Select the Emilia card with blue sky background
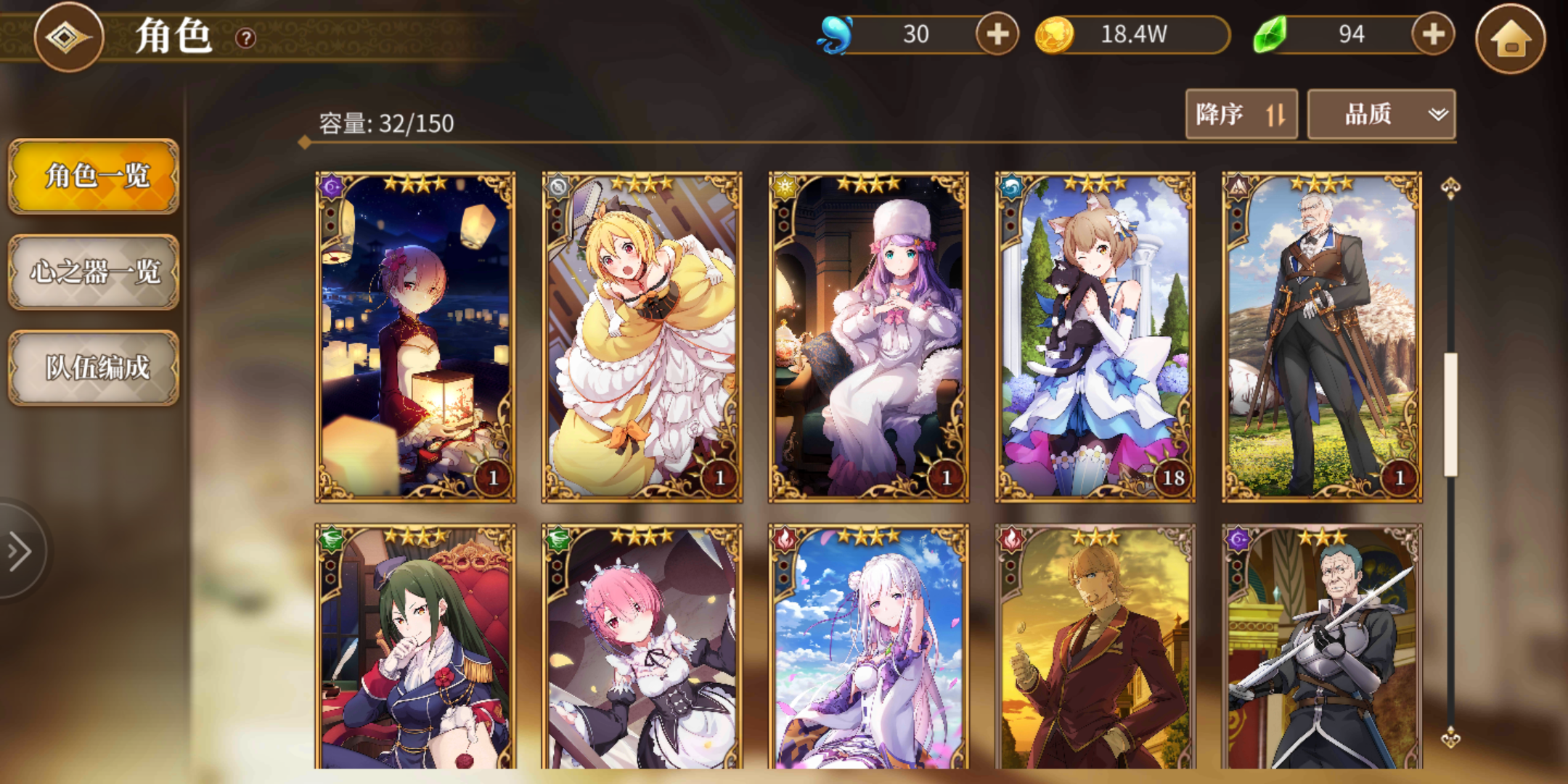This screenshot has width=1568, height=784. click(870, 653)
